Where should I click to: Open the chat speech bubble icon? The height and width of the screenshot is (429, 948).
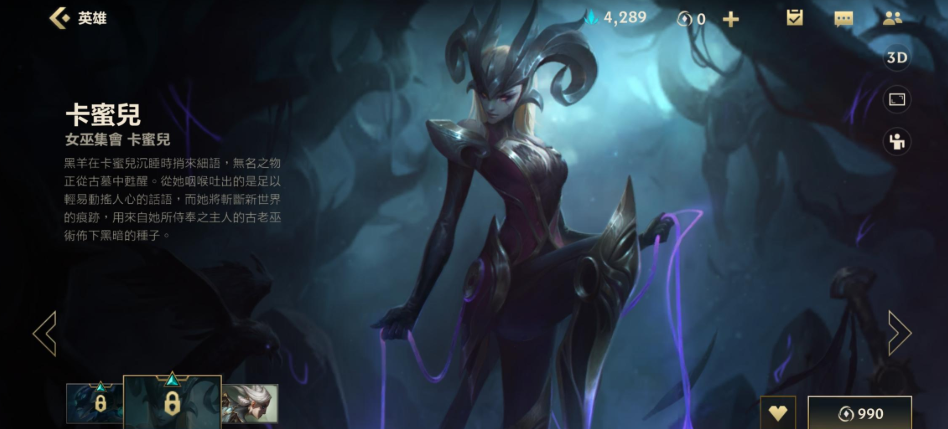click(843, 18)
